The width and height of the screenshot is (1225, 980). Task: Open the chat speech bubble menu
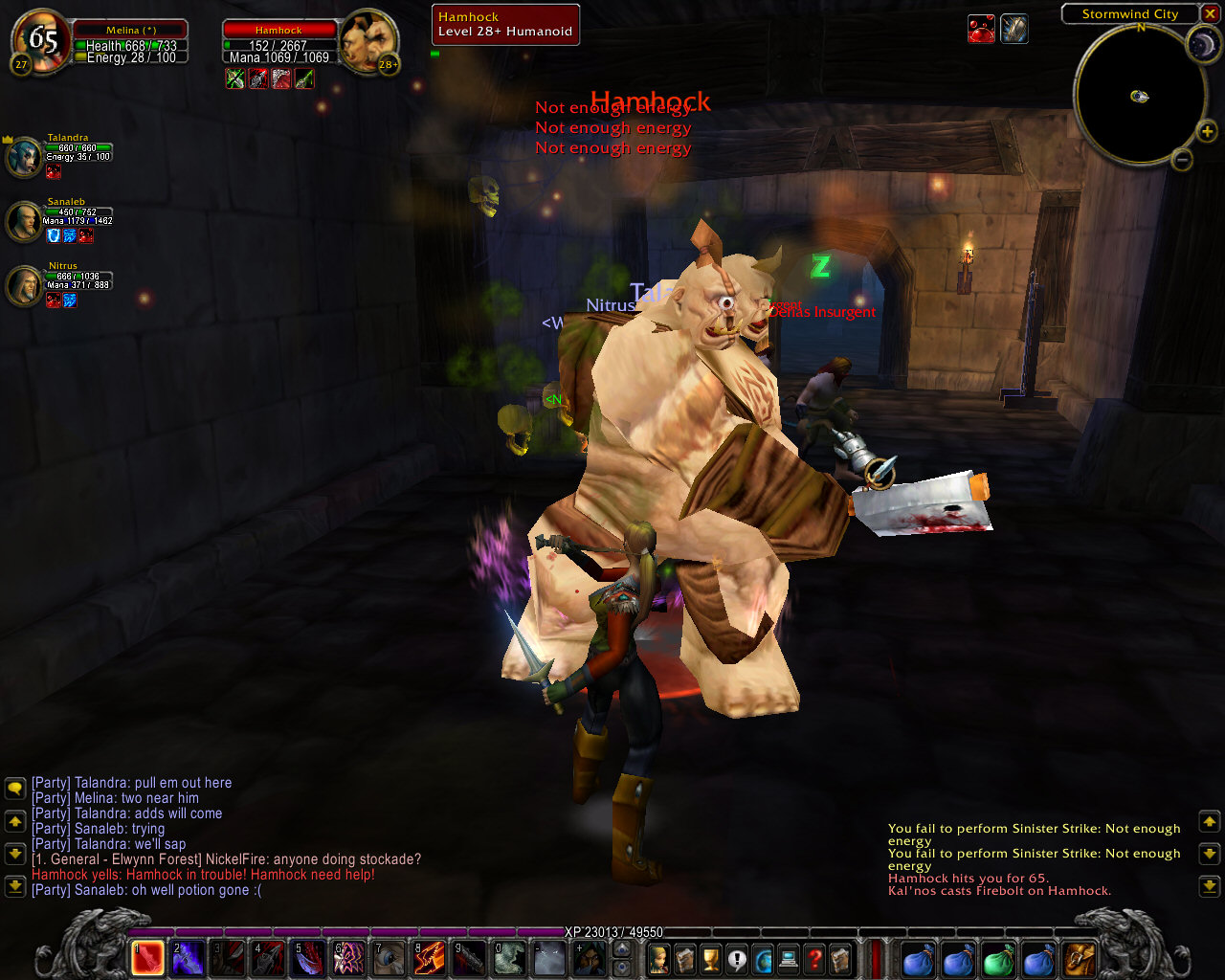[15, 789]
